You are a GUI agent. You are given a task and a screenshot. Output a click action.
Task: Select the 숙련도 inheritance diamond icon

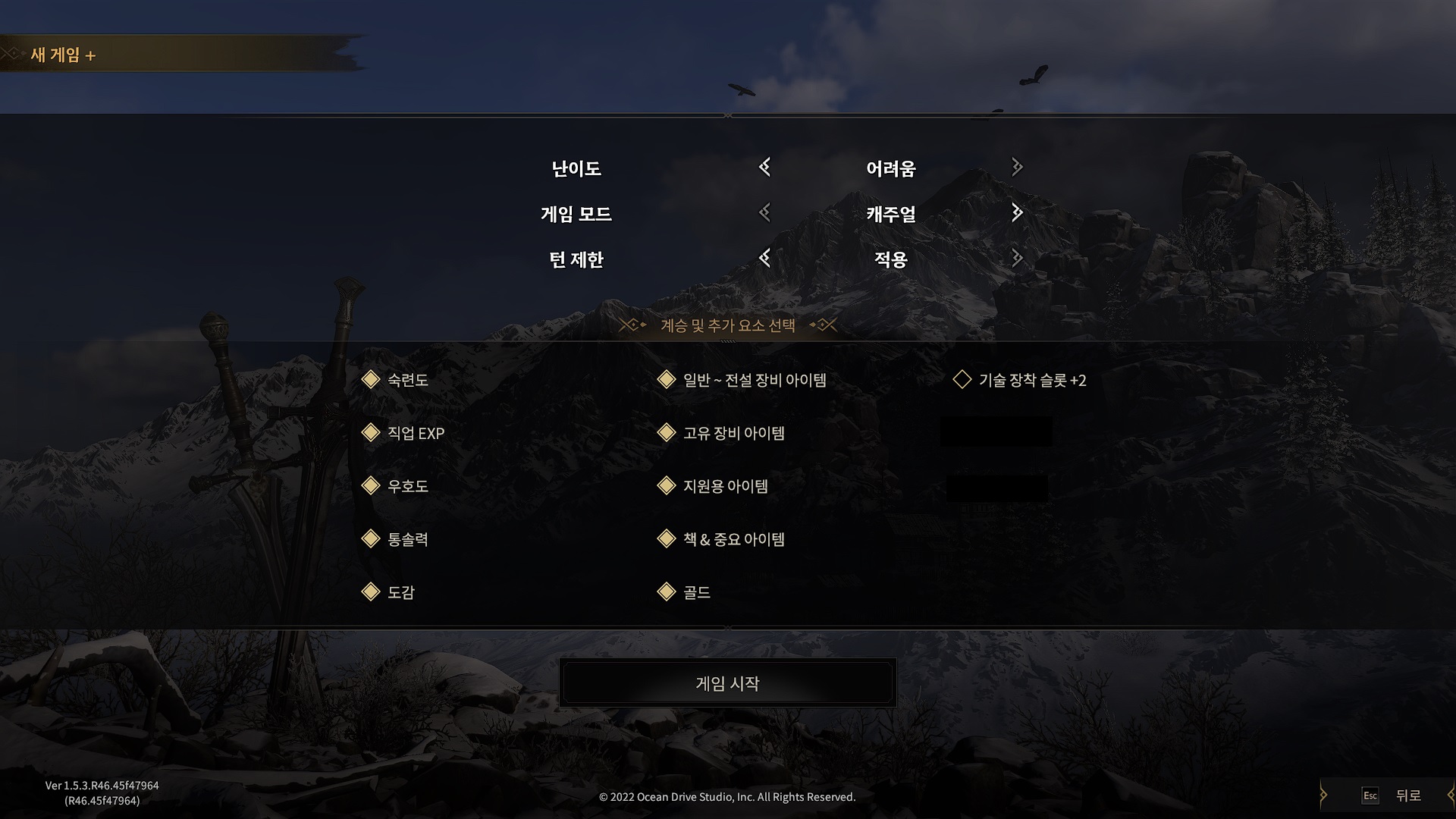pyautogui.click(x=372, y=380)
